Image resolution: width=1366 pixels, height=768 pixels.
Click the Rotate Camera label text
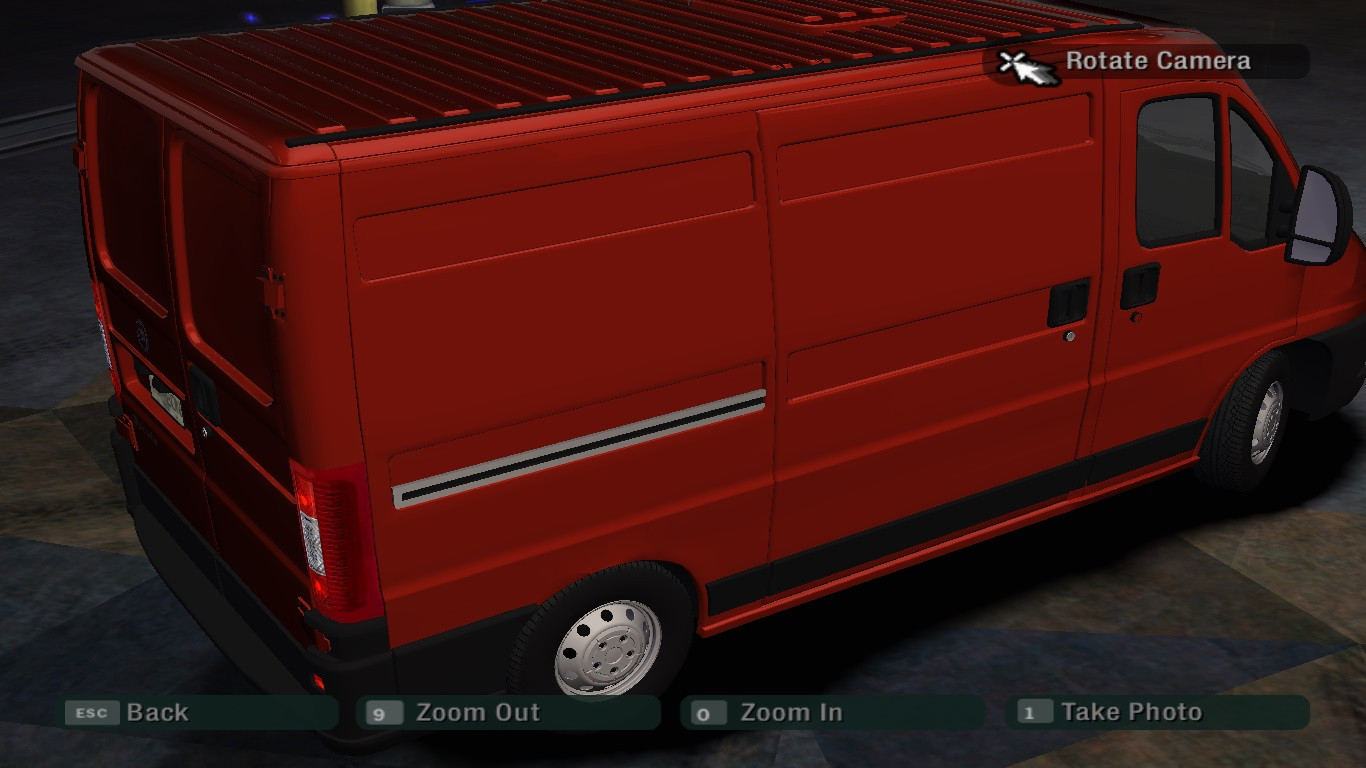[1158, 60]
